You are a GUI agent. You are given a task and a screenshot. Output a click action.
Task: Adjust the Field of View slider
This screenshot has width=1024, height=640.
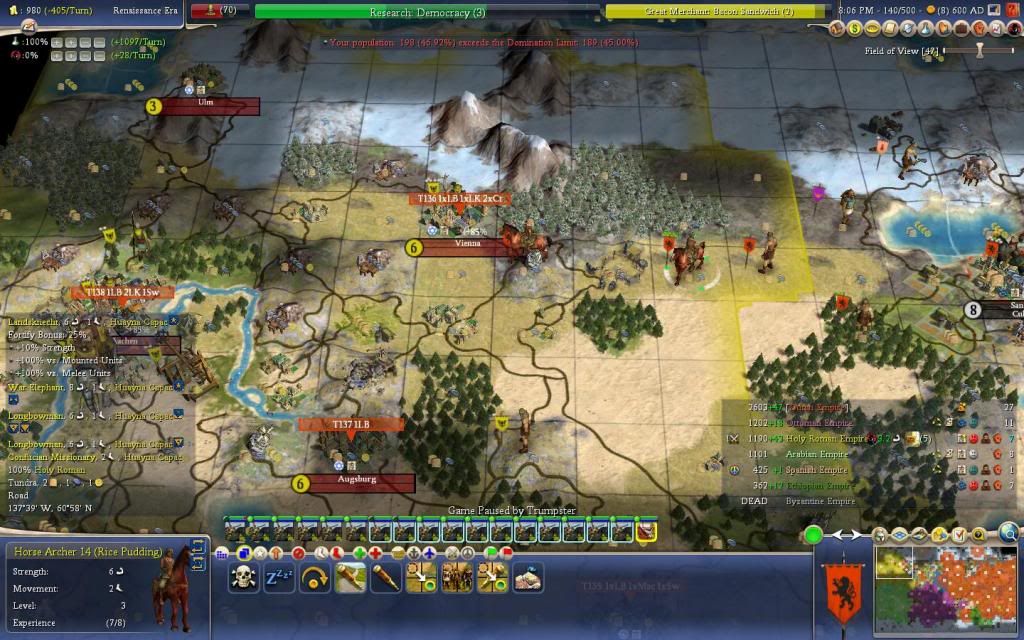point(980,50)
